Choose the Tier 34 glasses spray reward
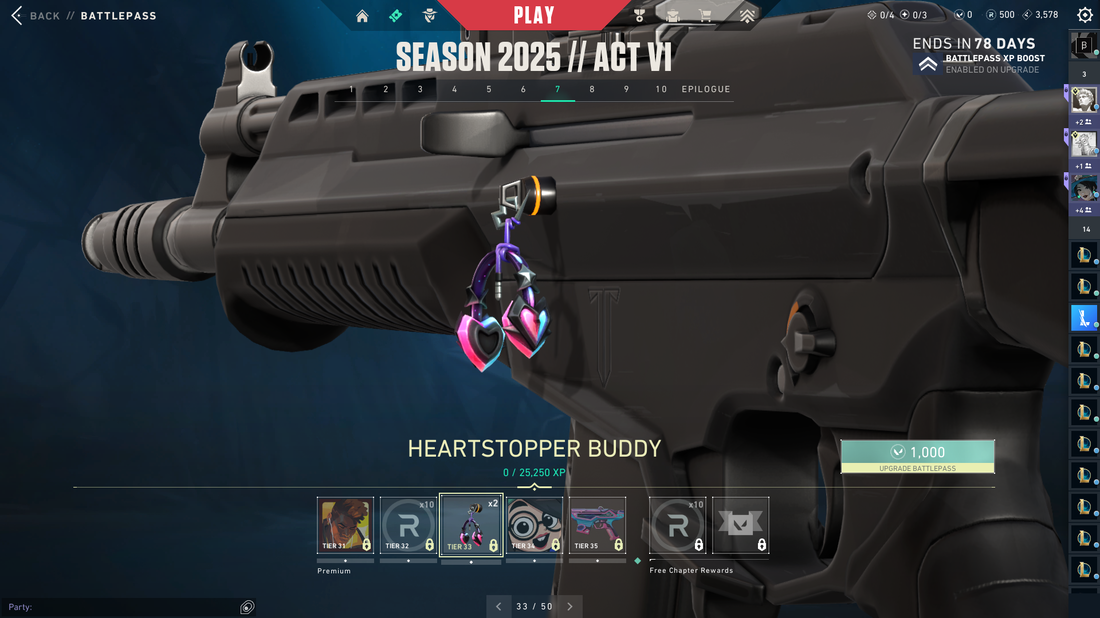The image size is (1100, 618). [x=534, y=526]
